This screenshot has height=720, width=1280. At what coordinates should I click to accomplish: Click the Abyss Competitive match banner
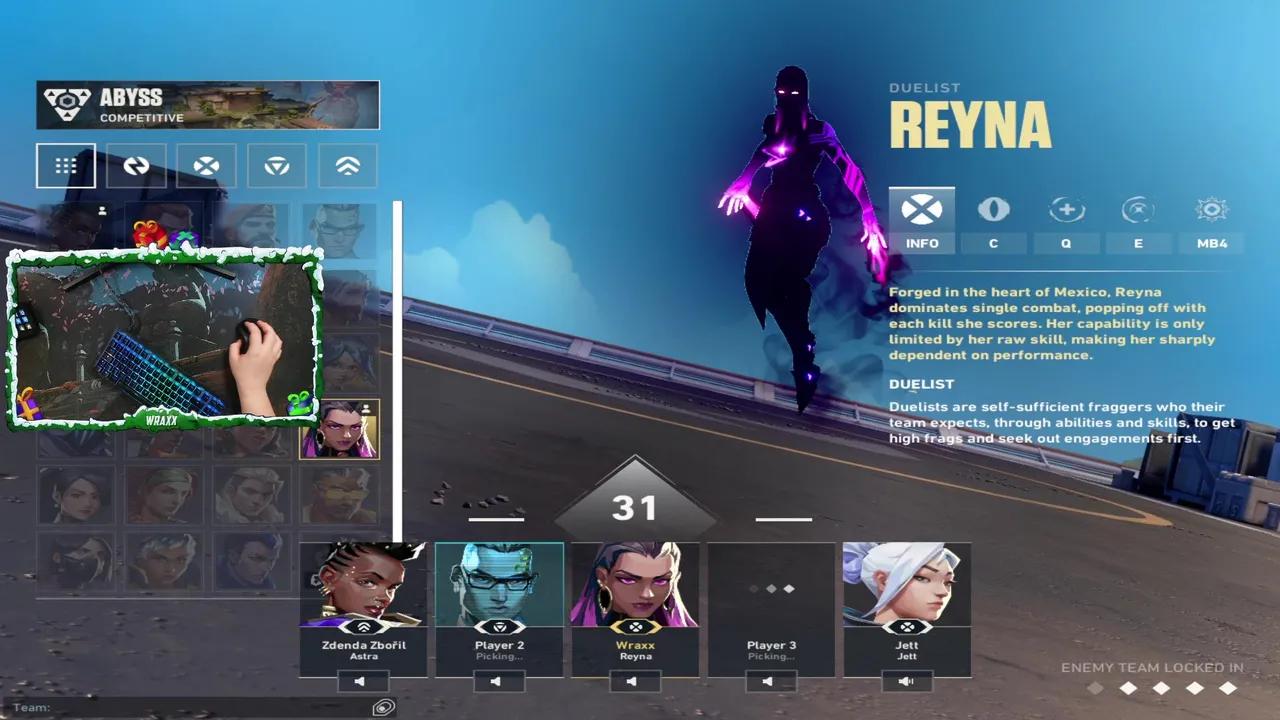(207, 105)
